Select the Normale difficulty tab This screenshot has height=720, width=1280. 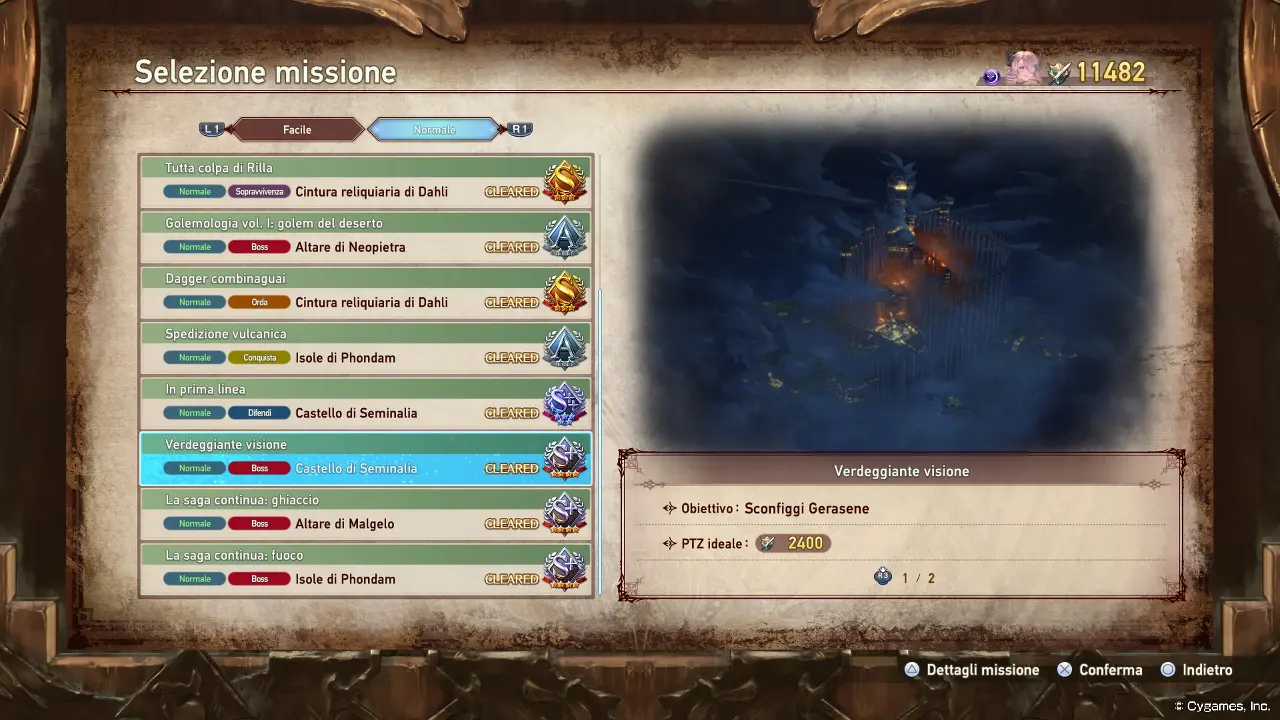coord(434,129)
